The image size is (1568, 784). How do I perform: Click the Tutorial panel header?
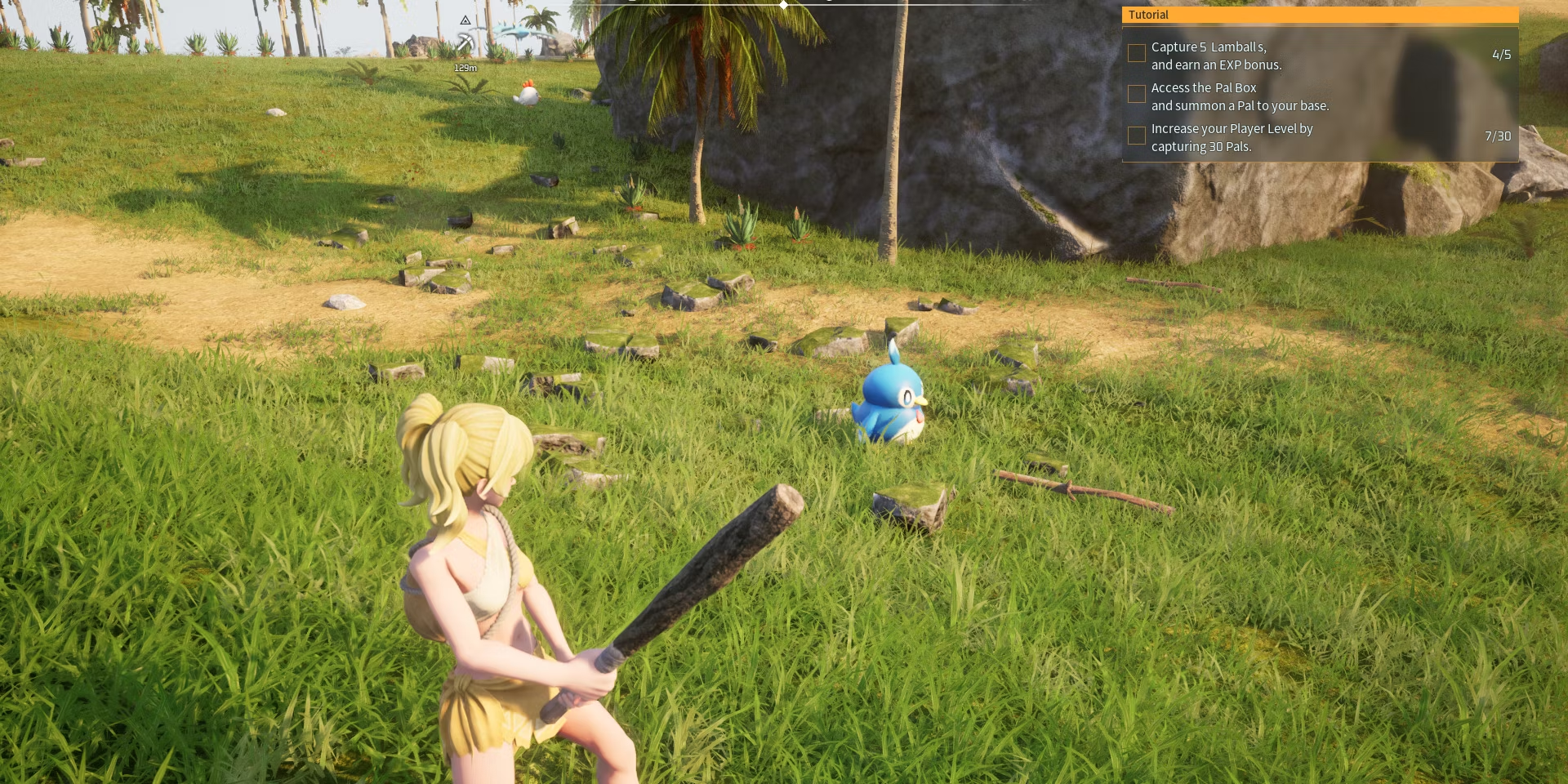click(x=1320, y=15)
